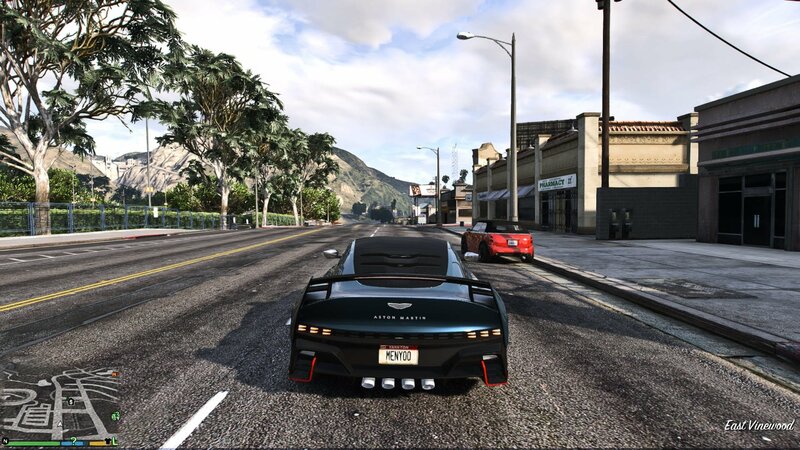Click the blue question mark blip on the minimap
Image resolution: width=800 pixels, height=450 pixels.
pyautogui.click(x=74, y=440)
